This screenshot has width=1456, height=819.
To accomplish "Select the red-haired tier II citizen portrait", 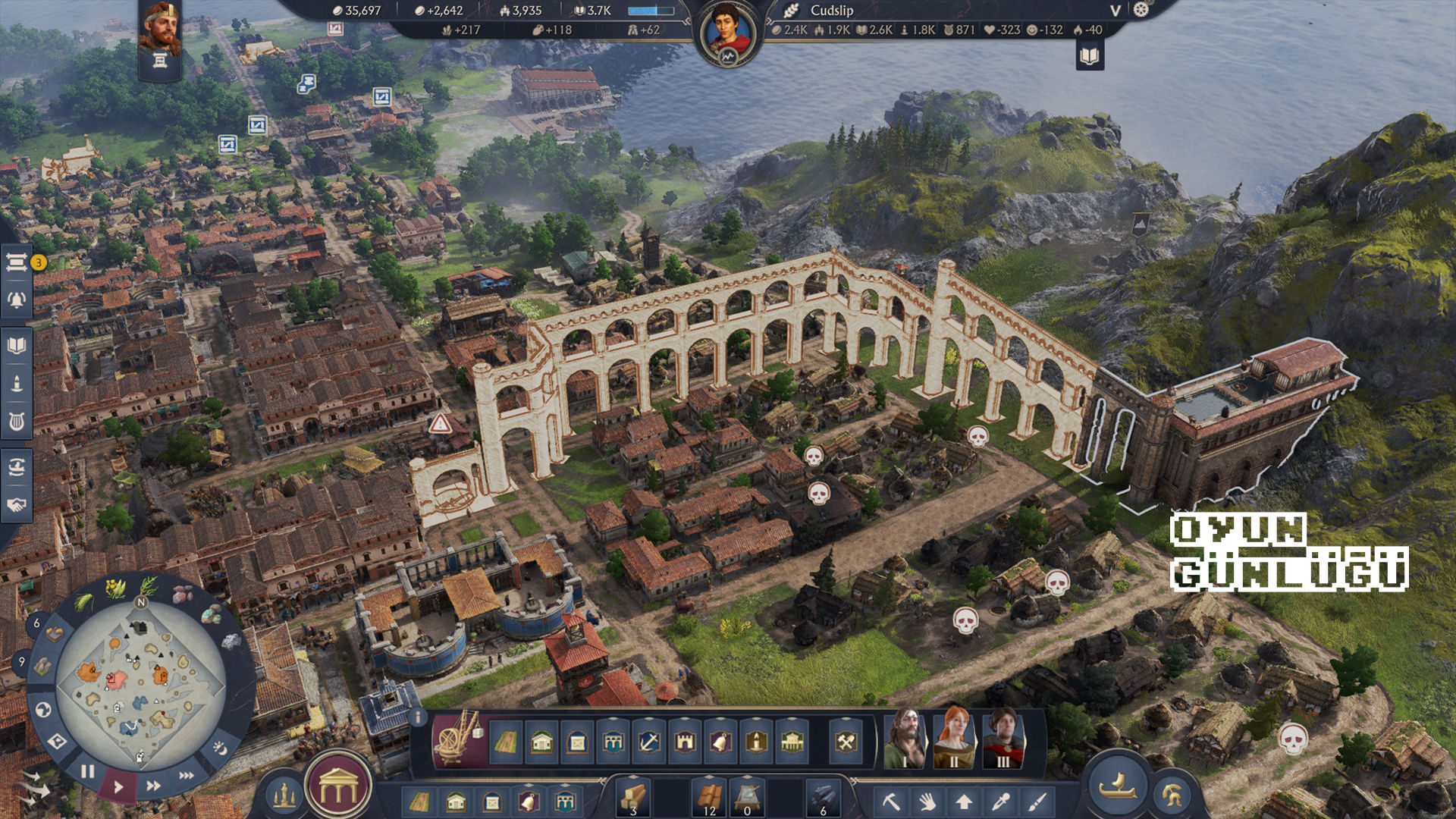I will tap(954, 739).
